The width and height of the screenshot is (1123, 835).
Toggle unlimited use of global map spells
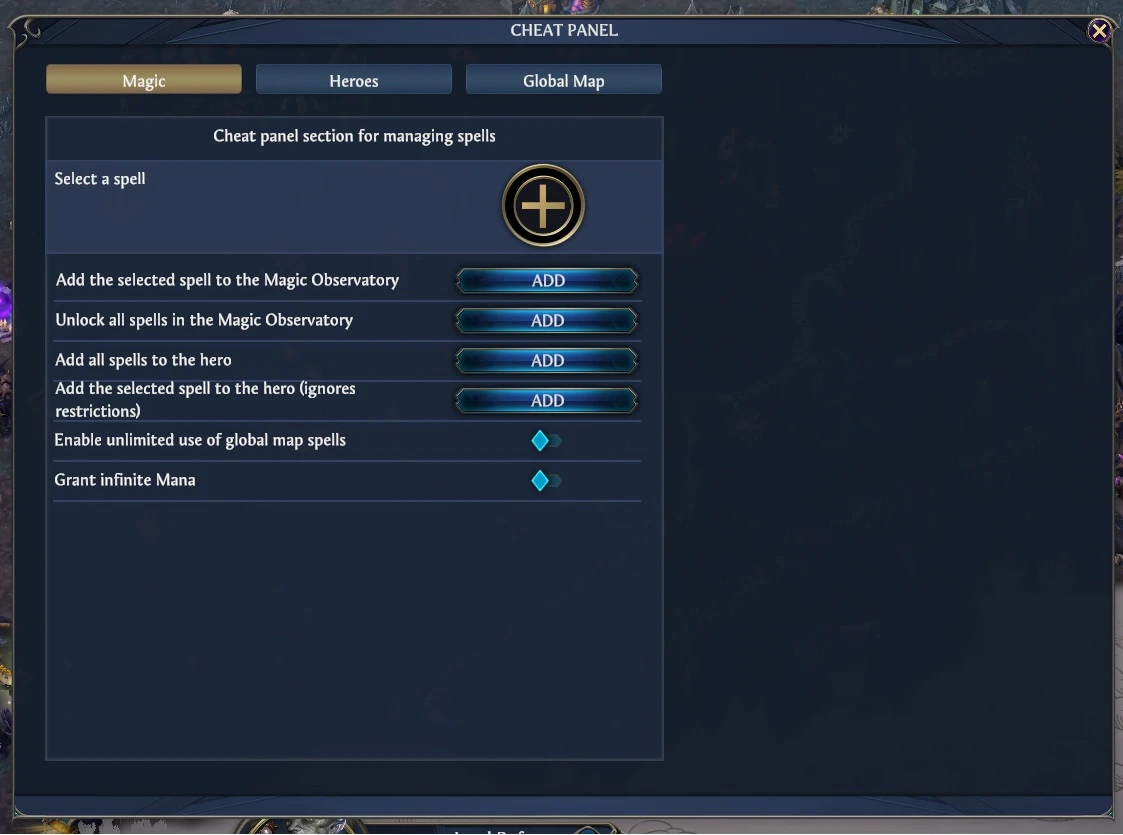(546, 441)
